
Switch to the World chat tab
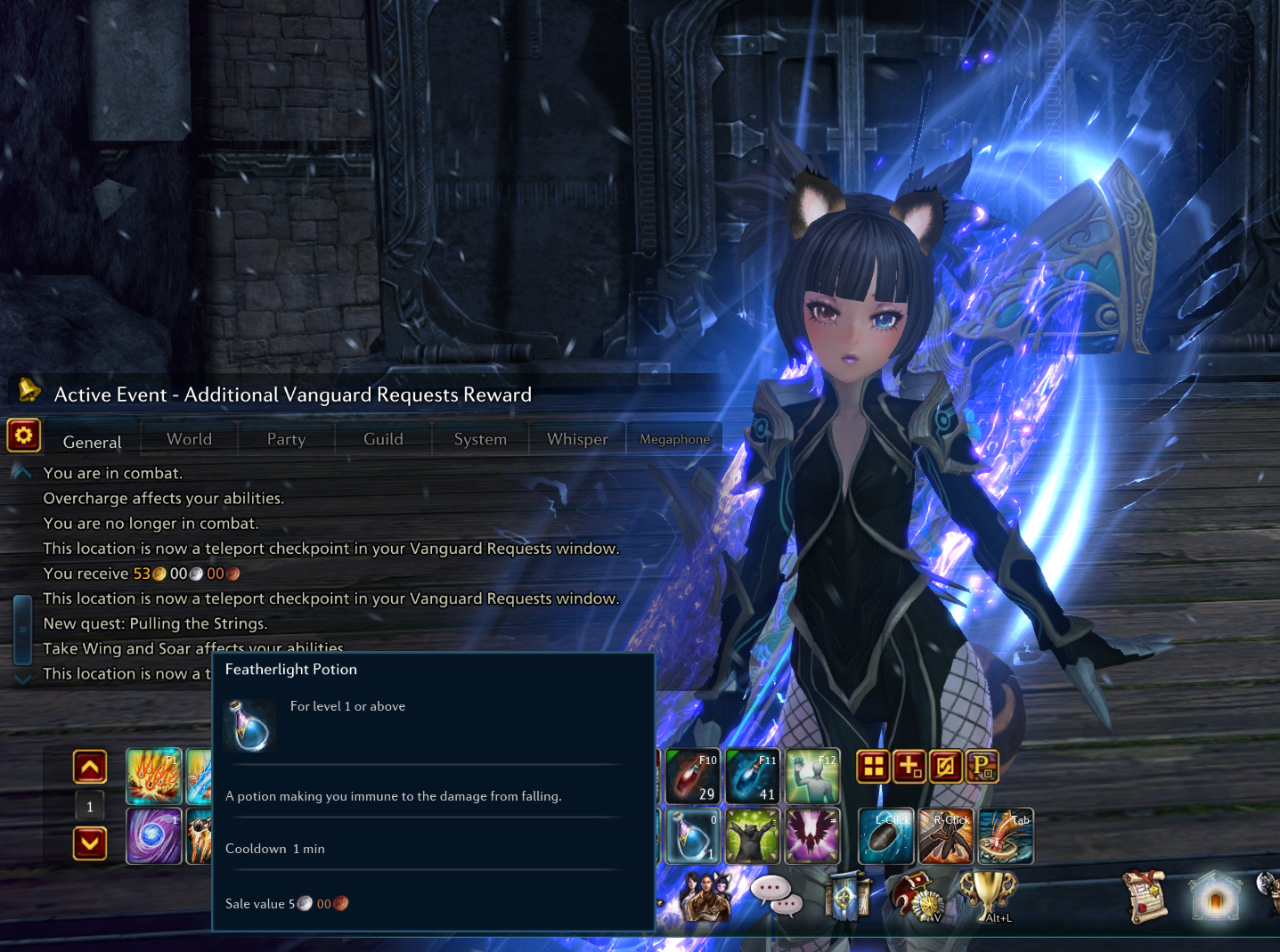189,439
